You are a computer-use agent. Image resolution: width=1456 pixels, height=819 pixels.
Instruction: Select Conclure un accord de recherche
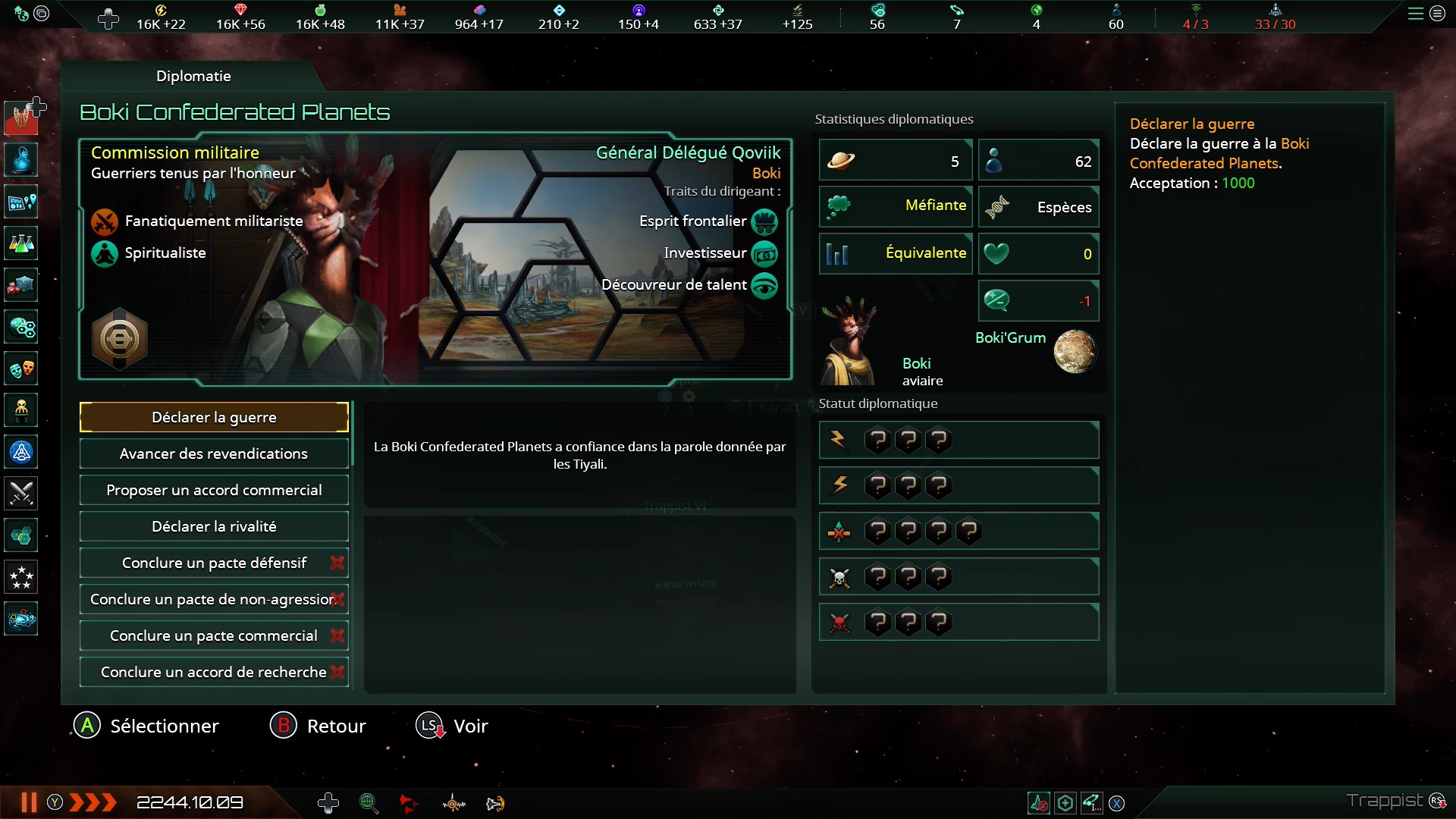[214, 672]
